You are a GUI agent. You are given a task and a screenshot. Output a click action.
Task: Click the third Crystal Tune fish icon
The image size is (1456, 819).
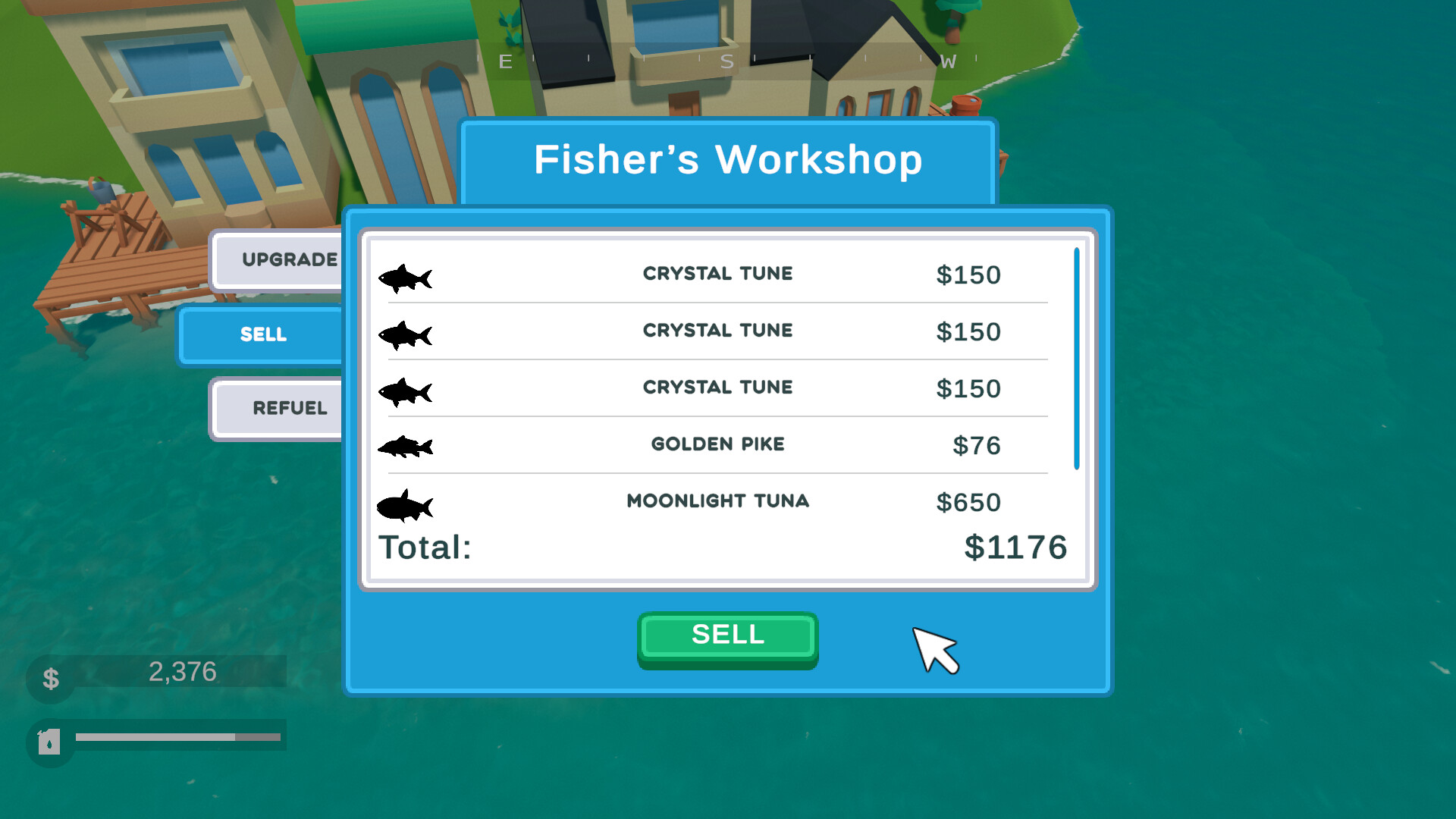[406, 391]
